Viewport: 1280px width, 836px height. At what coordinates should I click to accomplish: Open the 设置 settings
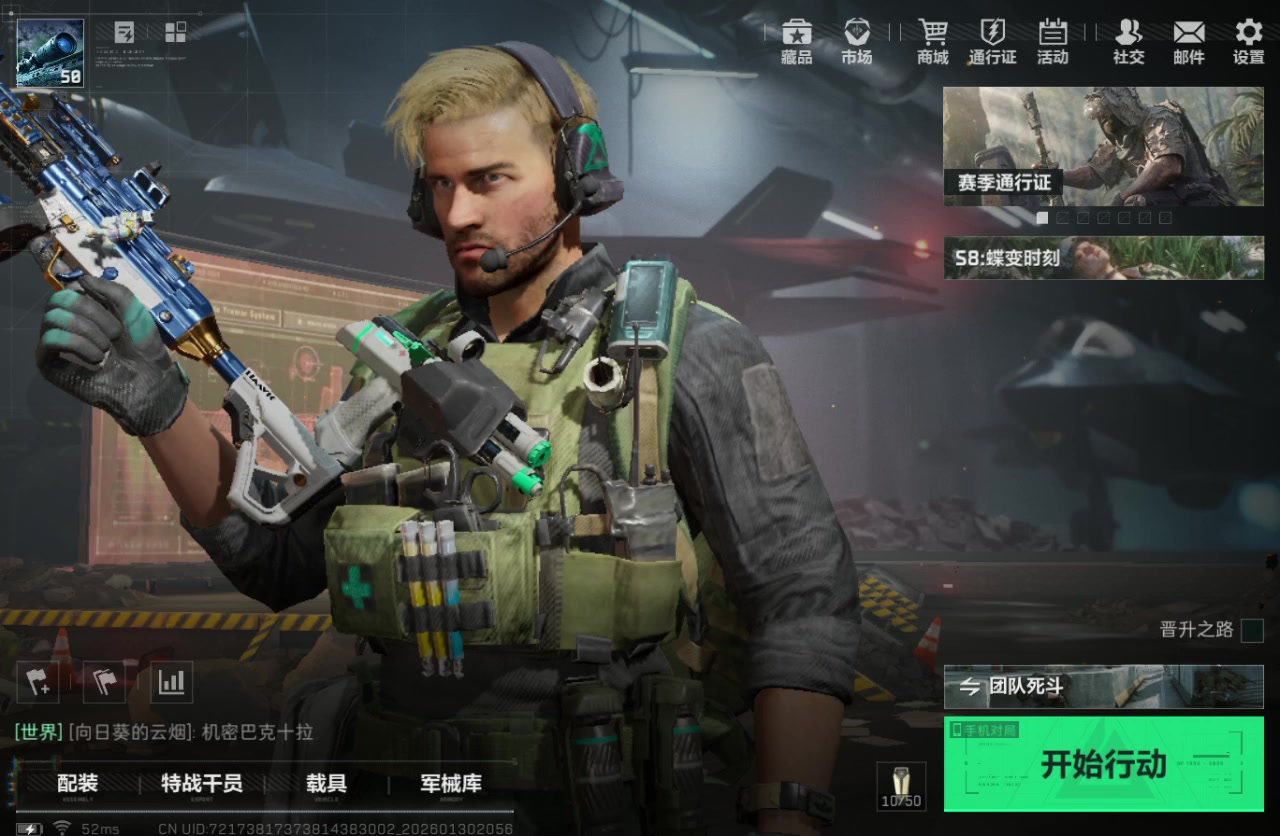click(1249, 42)
